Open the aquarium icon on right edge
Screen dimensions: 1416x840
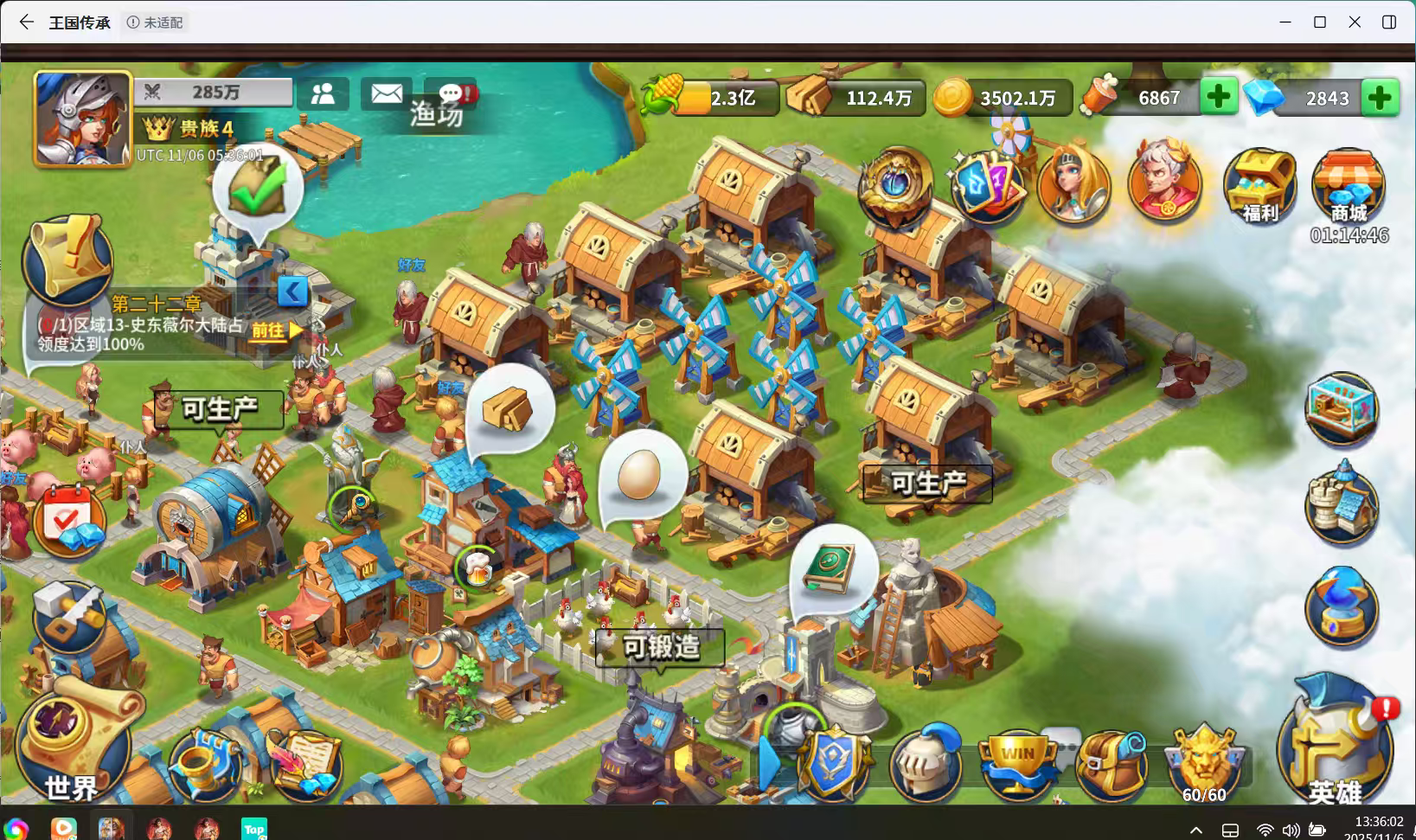coord(1342,407)
